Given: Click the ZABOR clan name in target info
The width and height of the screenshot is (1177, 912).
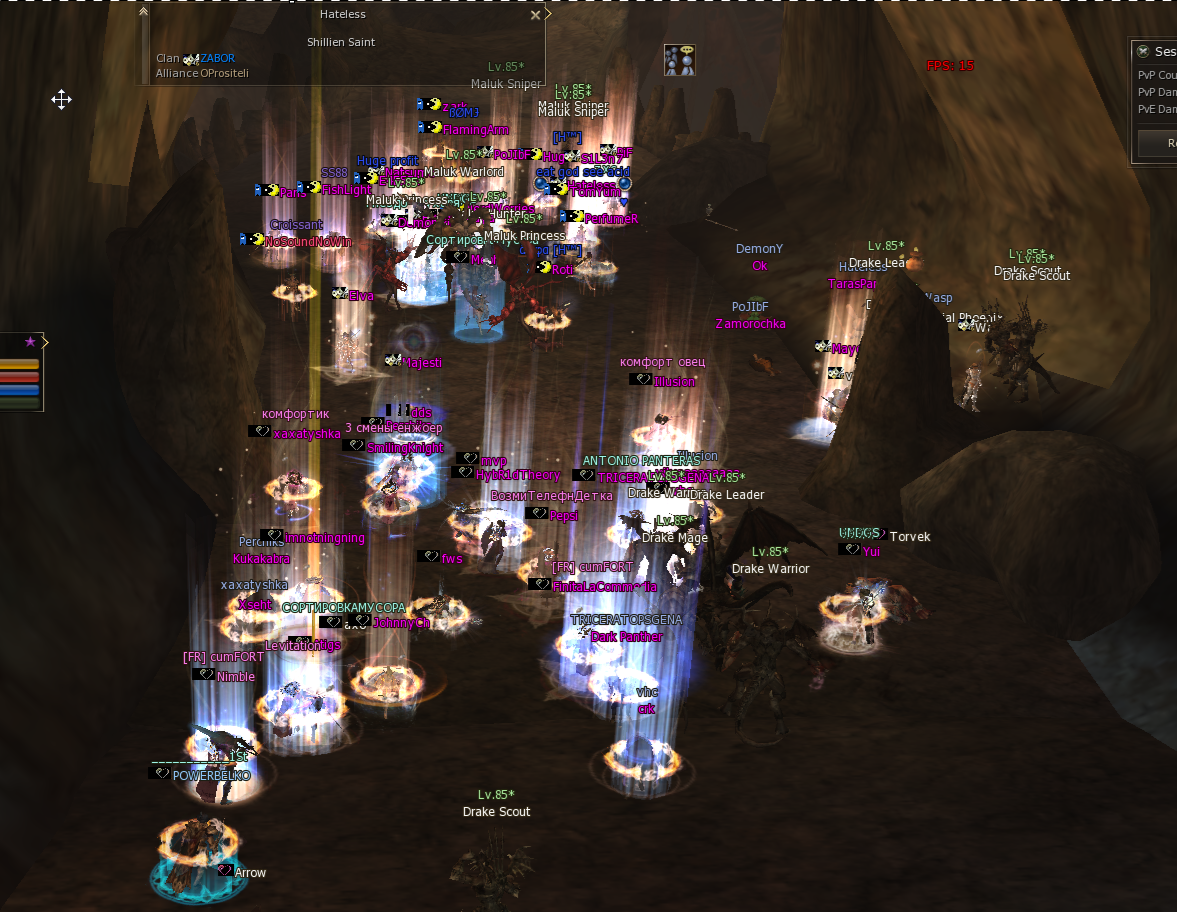Looking at the screenshot, I should pyautogui.click(x=217, y=58).
